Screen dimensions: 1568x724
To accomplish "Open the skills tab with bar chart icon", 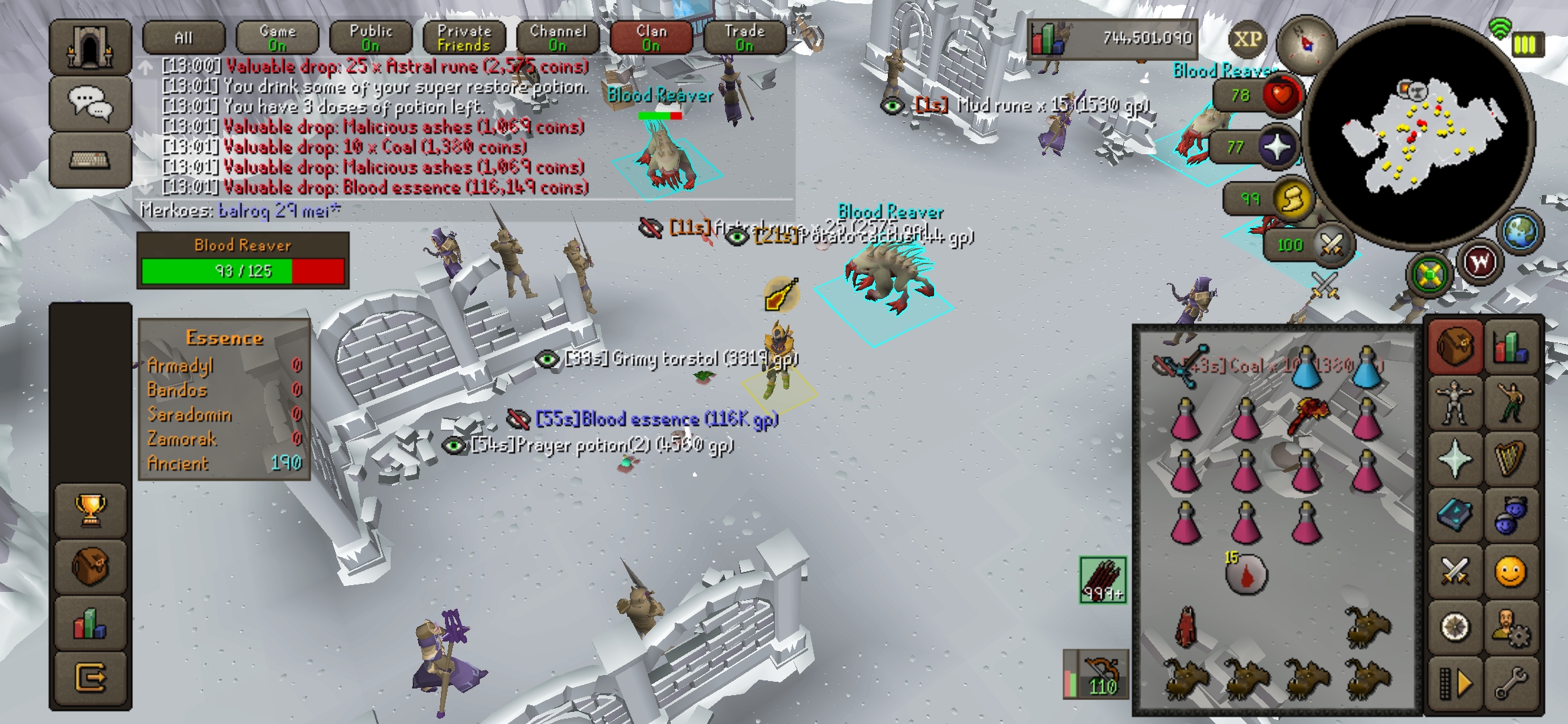I will click(x=1510, y=347).
